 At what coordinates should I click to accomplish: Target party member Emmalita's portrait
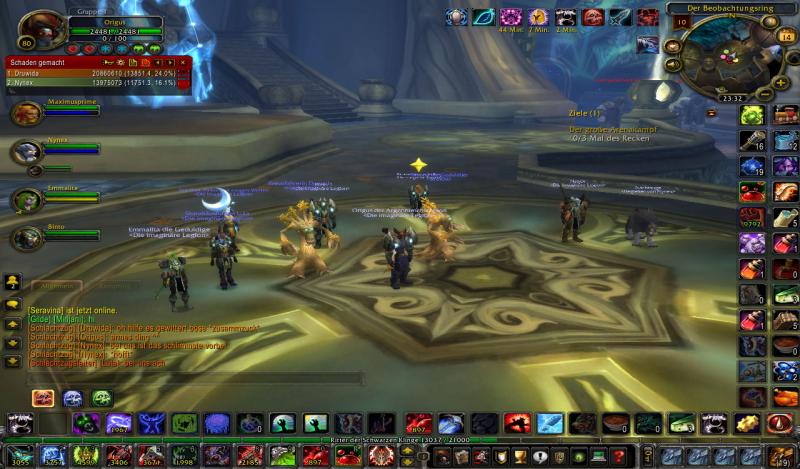26,198
